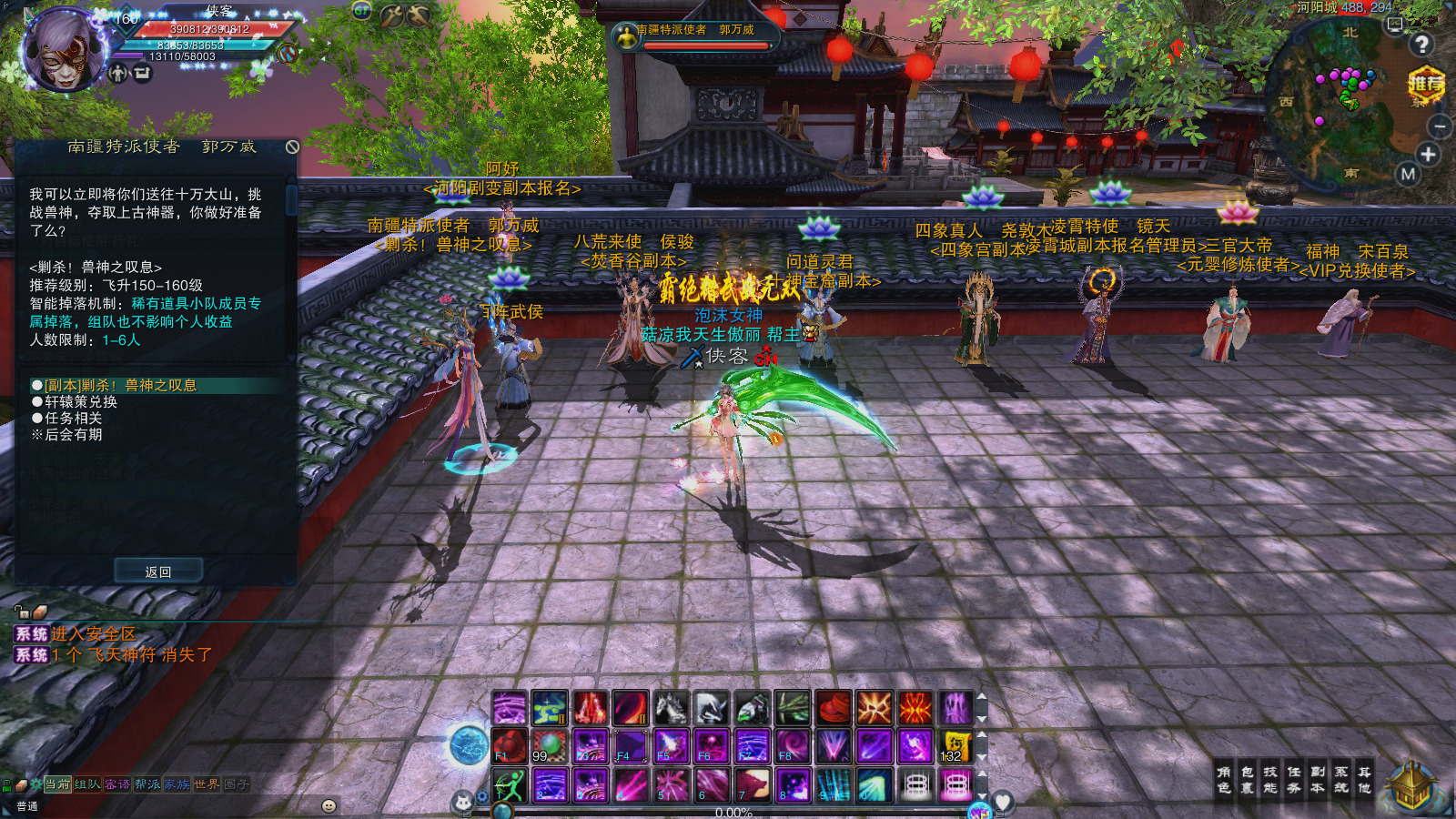Select the 轩辕策兑换 dialogue option
The height and width of the screenshot is (819, 1456).
pos(81,401)
